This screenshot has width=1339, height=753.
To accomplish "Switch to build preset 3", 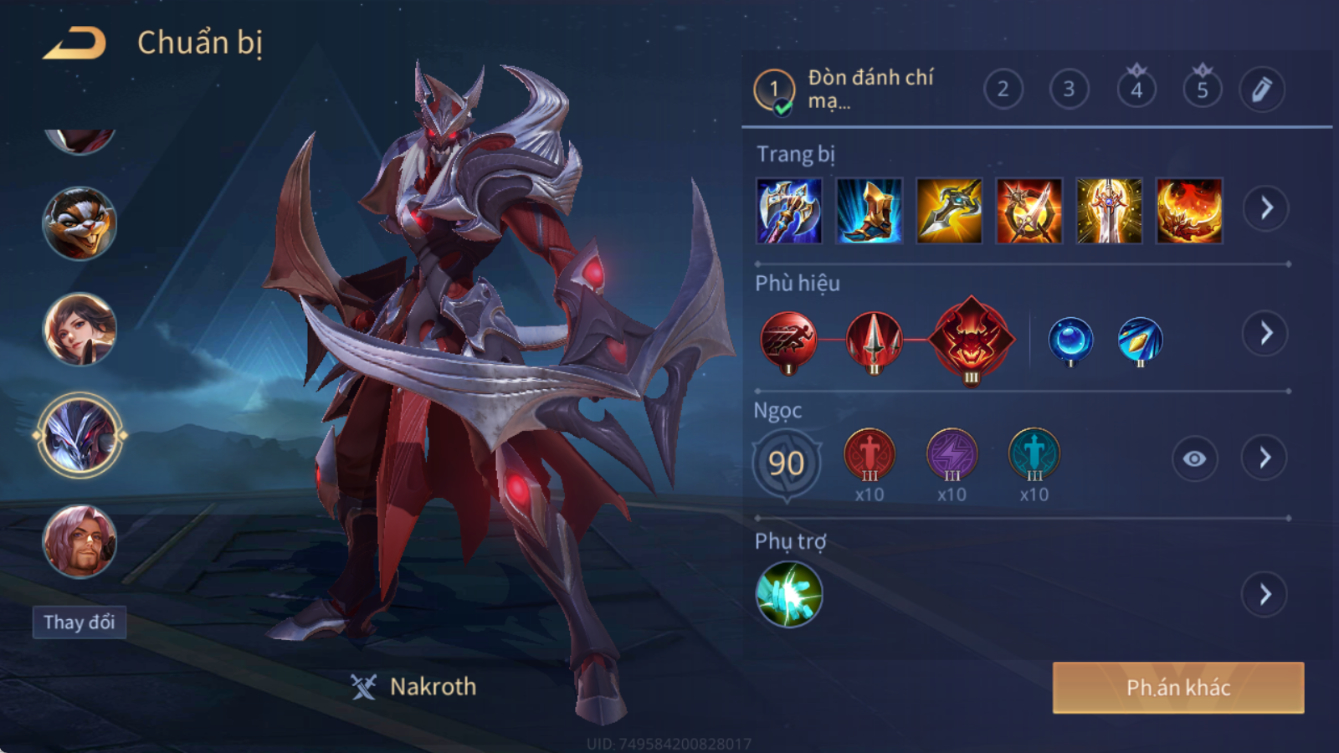I will click(1069, 90).
